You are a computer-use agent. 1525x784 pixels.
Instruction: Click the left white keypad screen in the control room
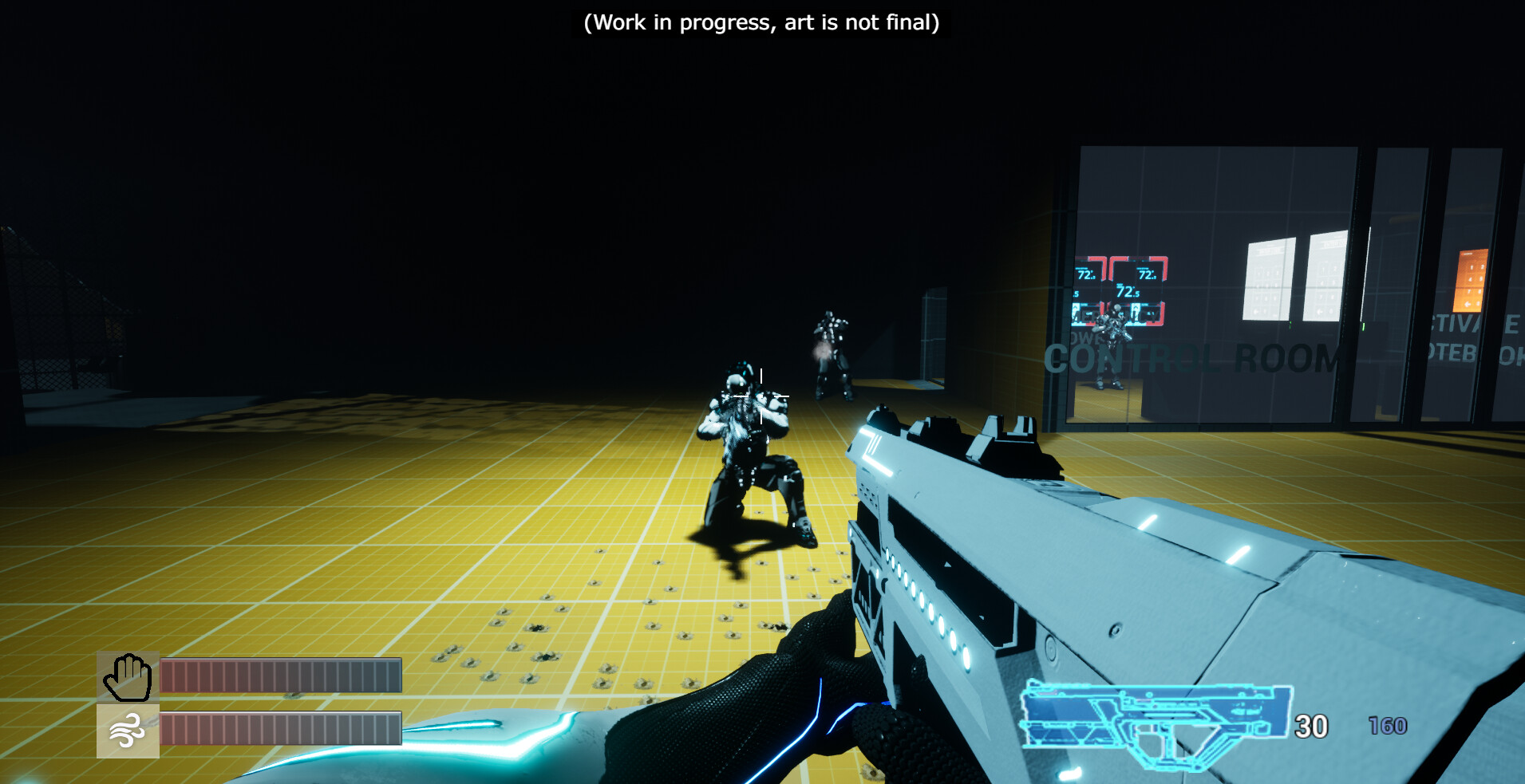click(x=1267, y=279)
